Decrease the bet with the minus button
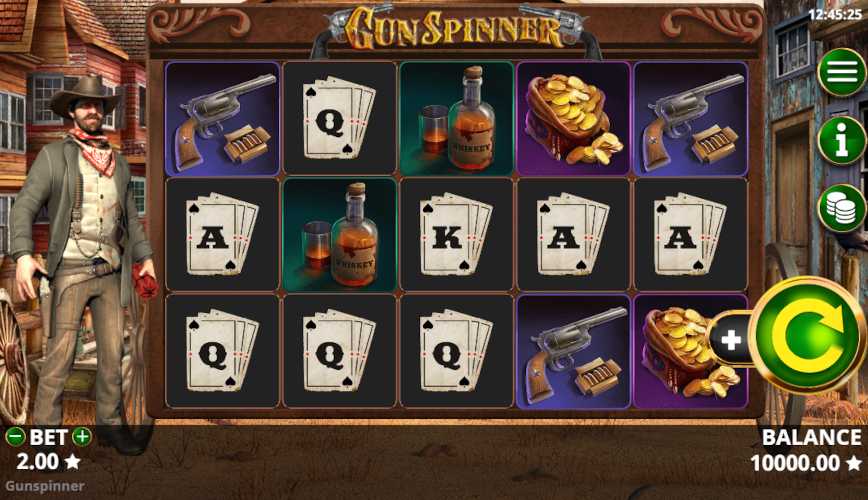The height and width of the screenshot is (500, 868). point(15,437)
